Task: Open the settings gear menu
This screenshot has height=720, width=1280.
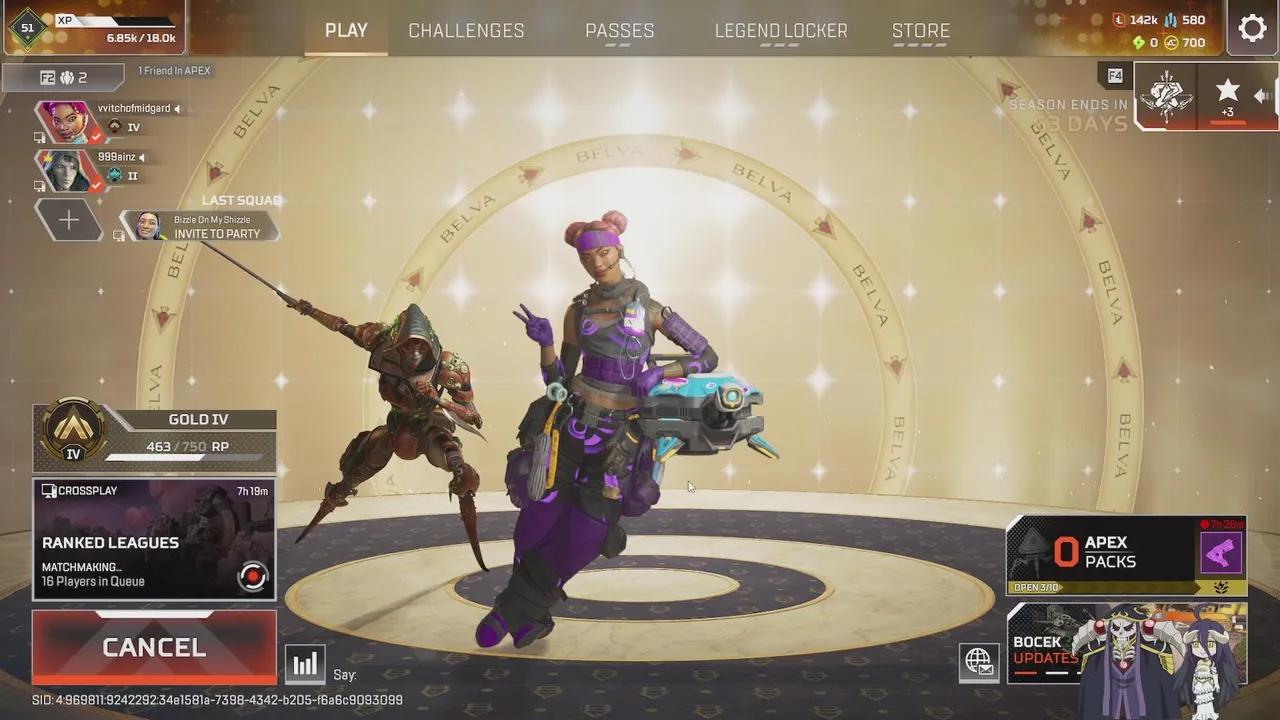Action: click(1252, 28)
